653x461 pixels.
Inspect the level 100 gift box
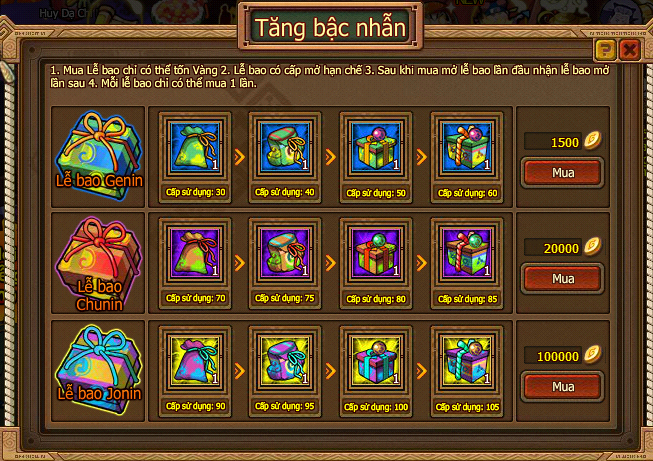point(371,362)
